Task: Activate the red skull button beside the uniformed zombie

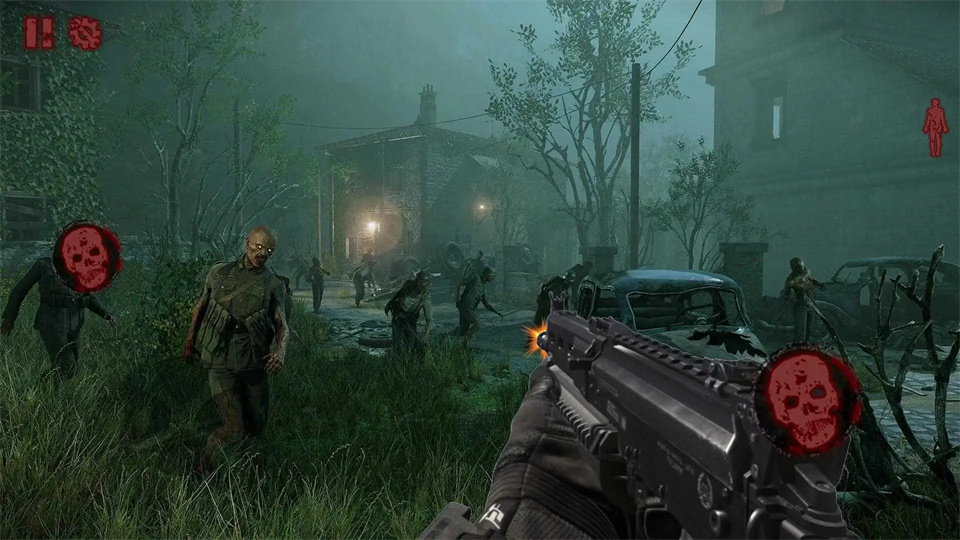Action: tap(87, 257)
